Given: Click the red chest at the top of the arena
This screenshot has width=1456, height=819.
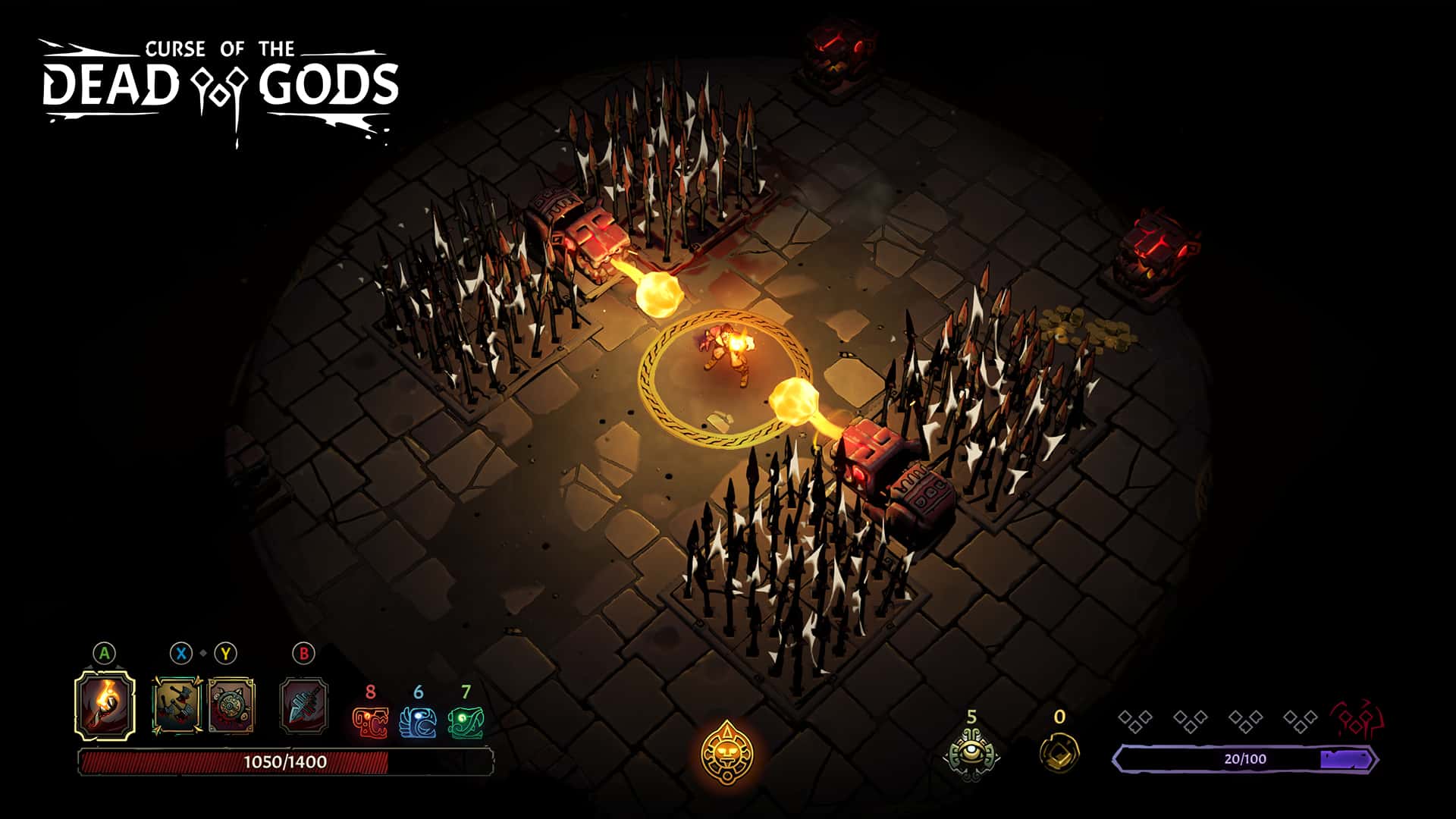Looking at the screenshot, I should [838, 53].
